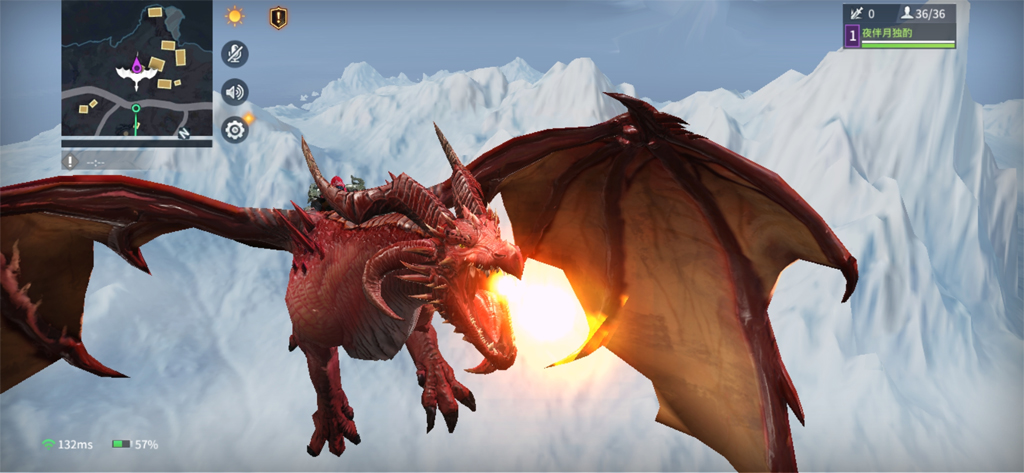The width and height of the screenshot is (1024, 473).
Task: Click the sun weather icon
Action: 235,16
